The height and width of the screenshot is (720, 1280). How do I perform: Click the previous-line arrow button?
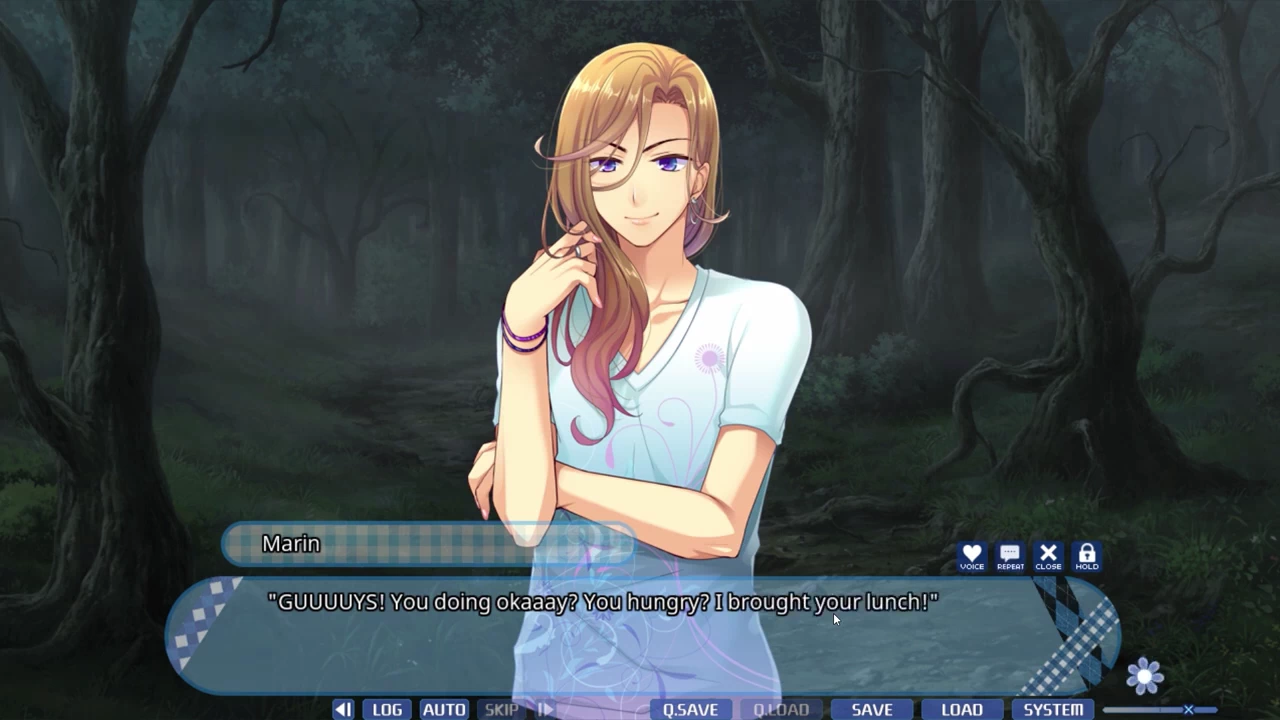coord(343,710)
